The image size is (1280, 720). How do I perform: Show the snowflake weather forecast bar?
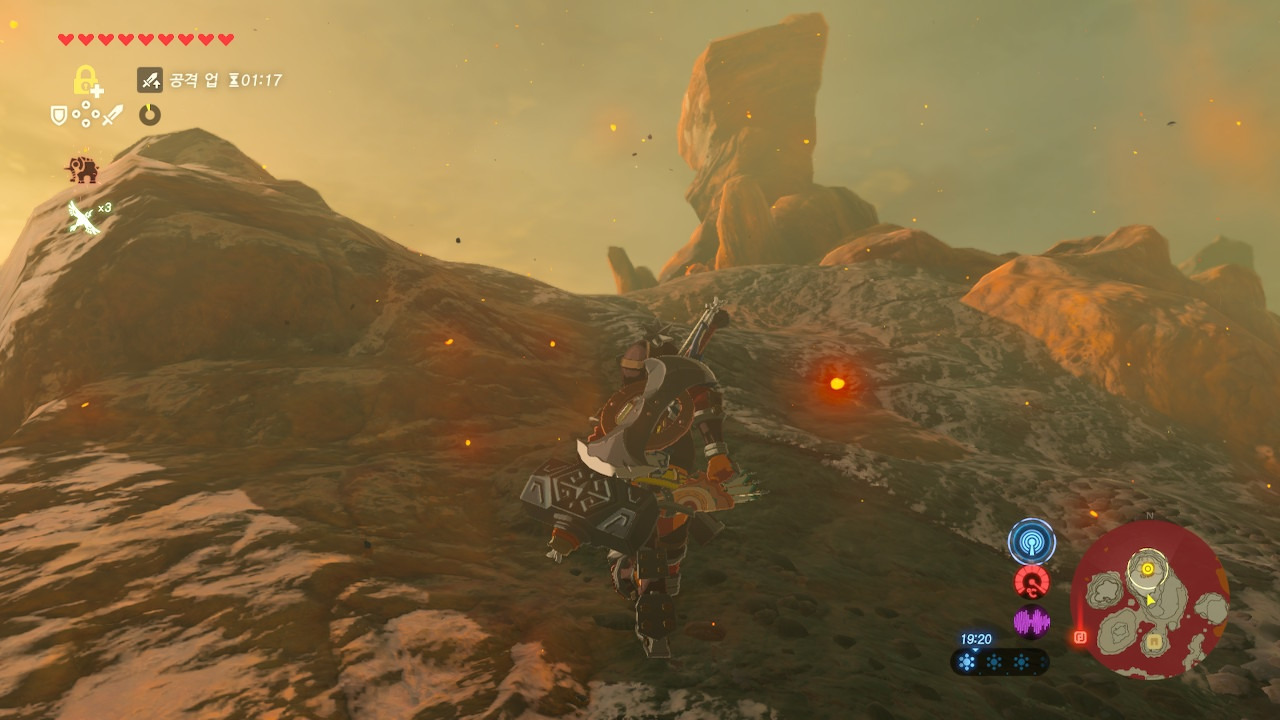(x=999, y=662)
